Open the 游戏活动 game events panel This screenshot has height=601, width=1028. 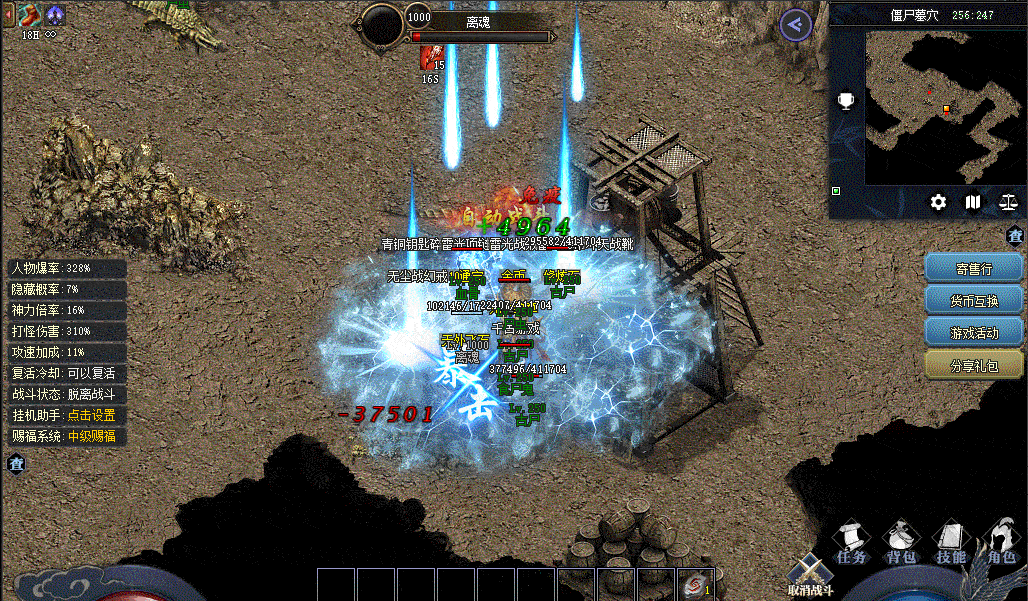[x=974, y=331]
